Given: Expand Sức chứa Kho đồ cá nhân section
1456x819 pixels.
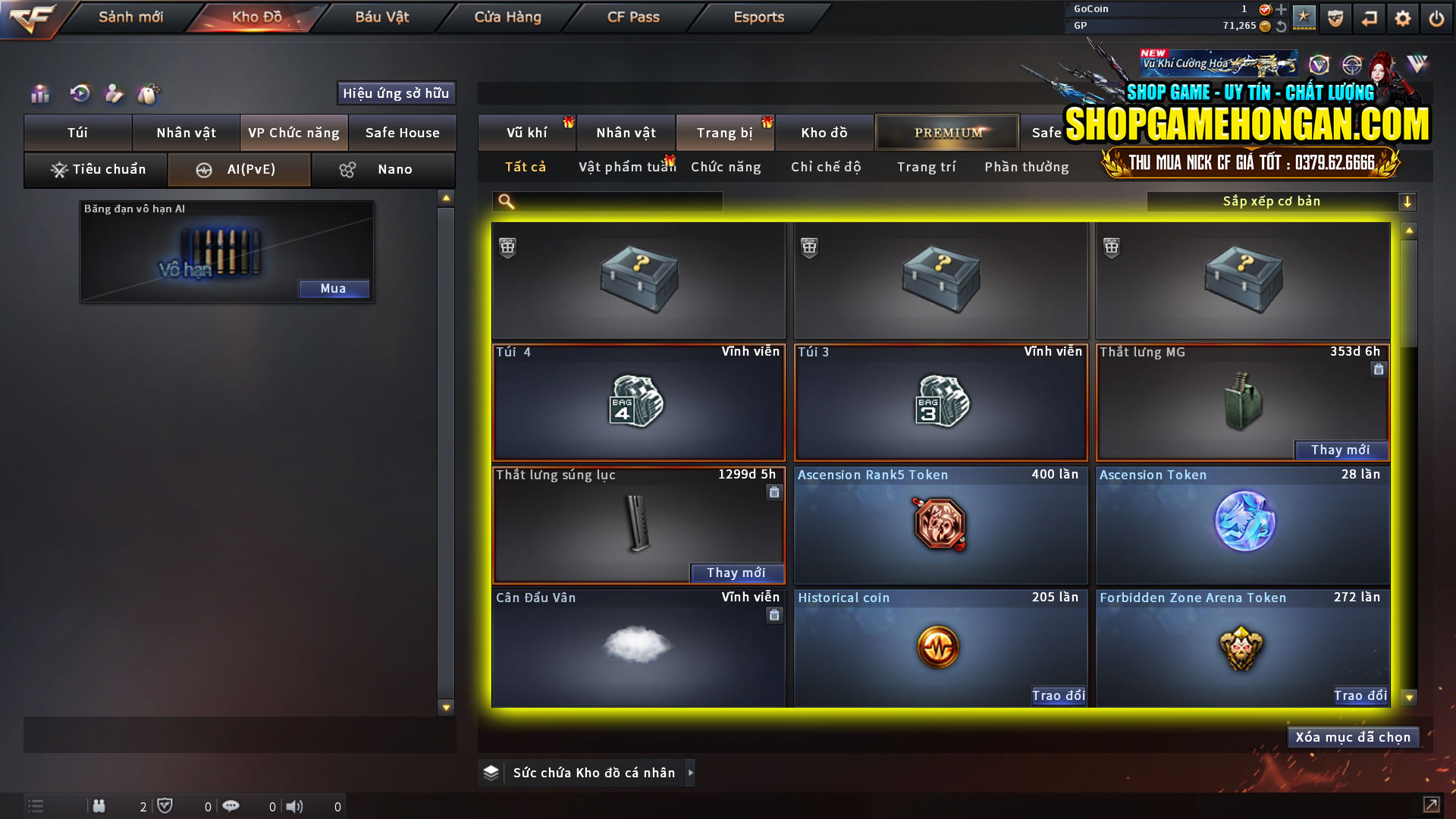Looking at the screenshot, I should [x=691, y=772].
